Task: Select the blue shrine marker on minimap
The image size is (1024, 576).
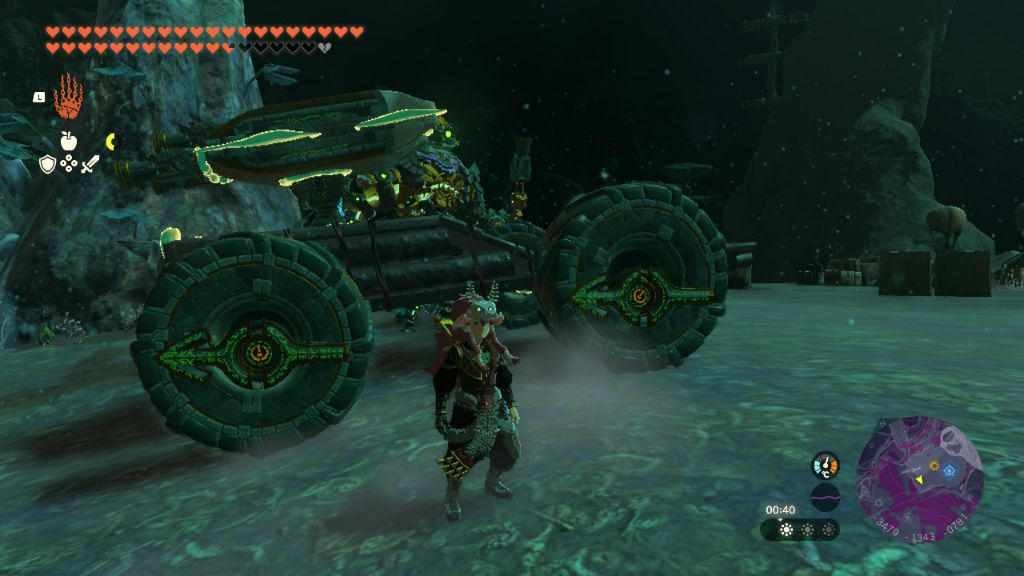Action: (x=948, y=470)
